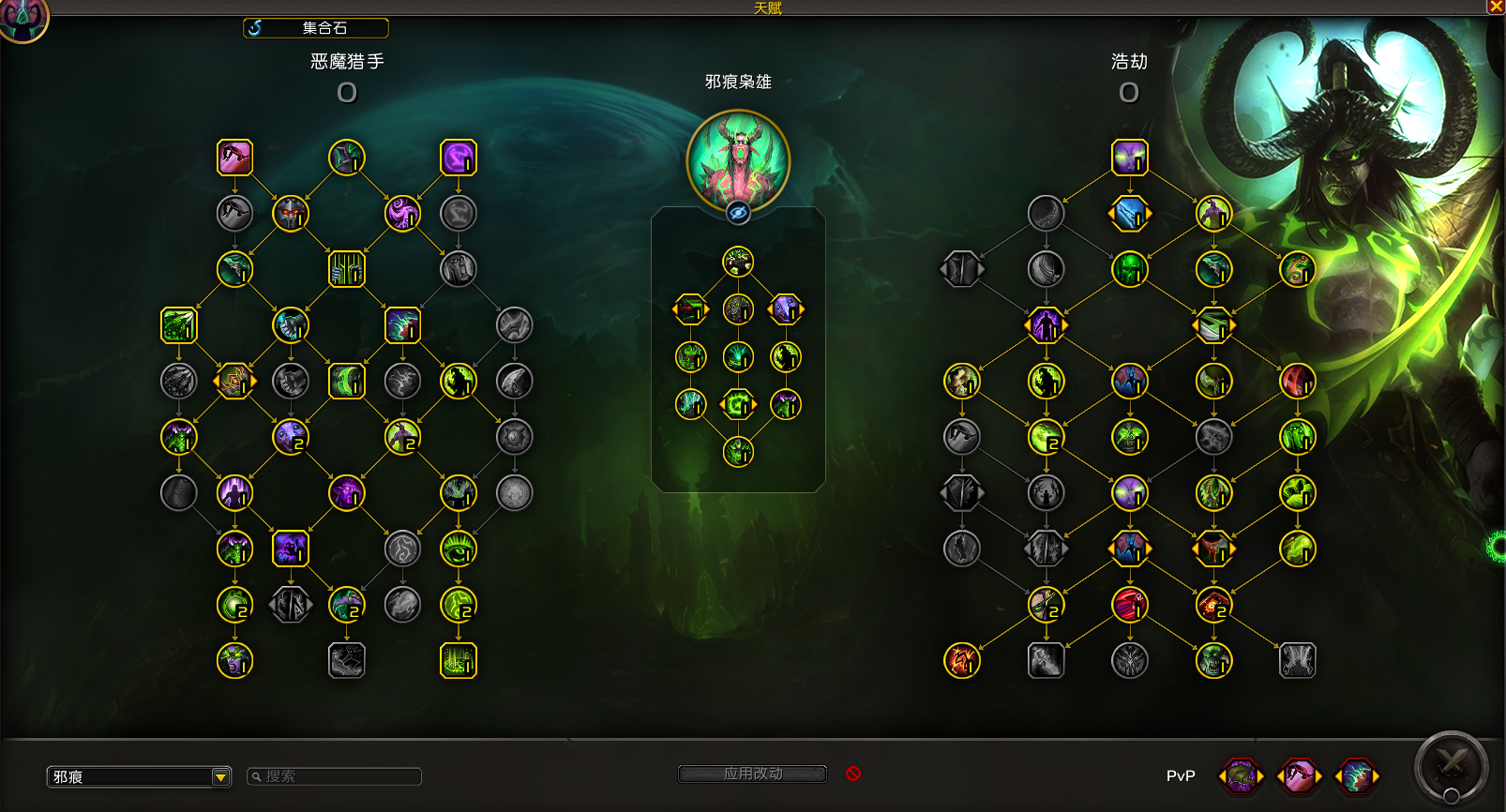Click the character portrait in the top-left corner
This screenshot has height=812, width=1506.
(23, 21)
